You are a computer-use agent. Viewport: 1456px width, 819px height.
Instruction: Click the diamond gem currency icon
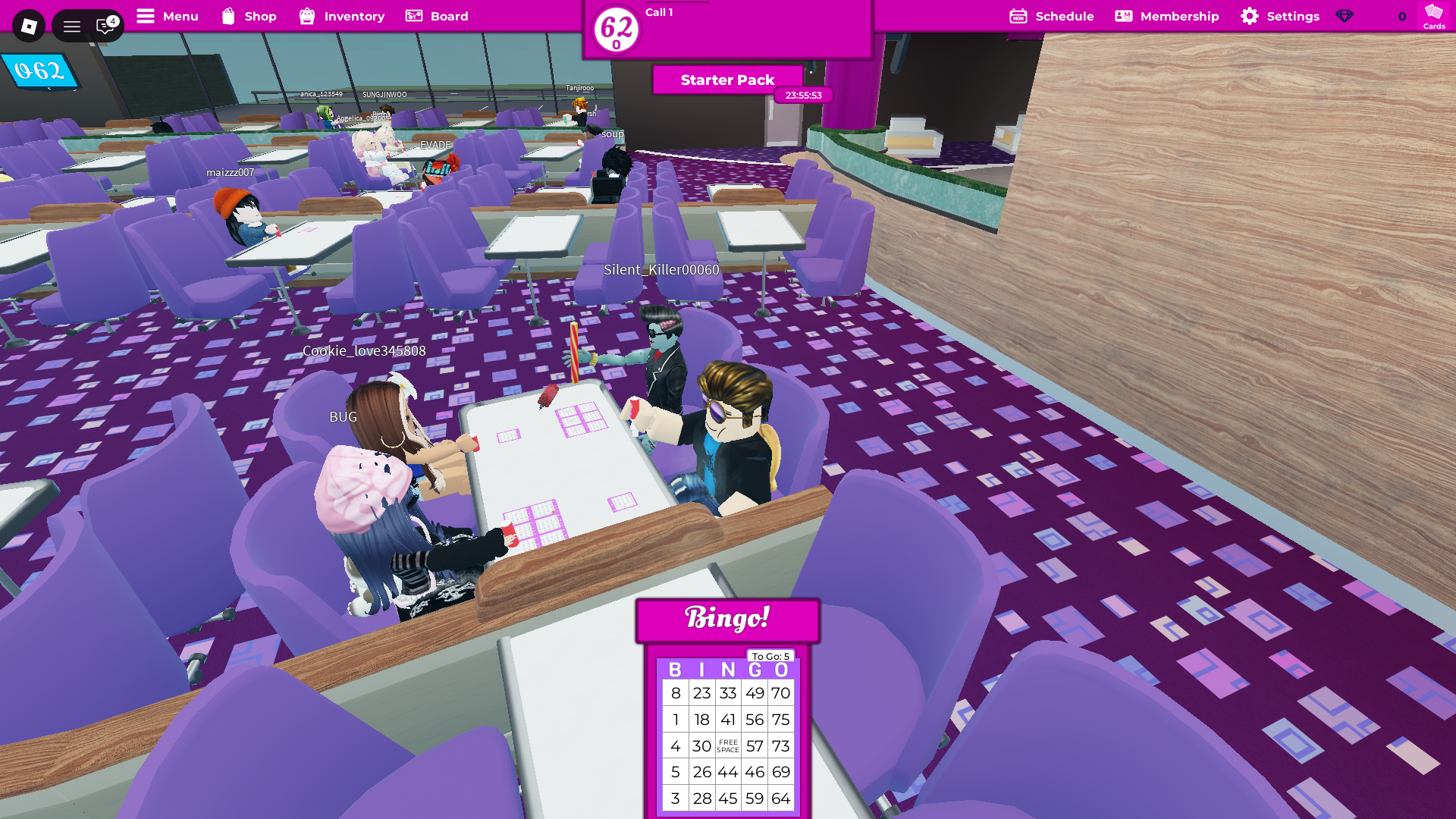pyautogui.click(x=1345, y=16)
